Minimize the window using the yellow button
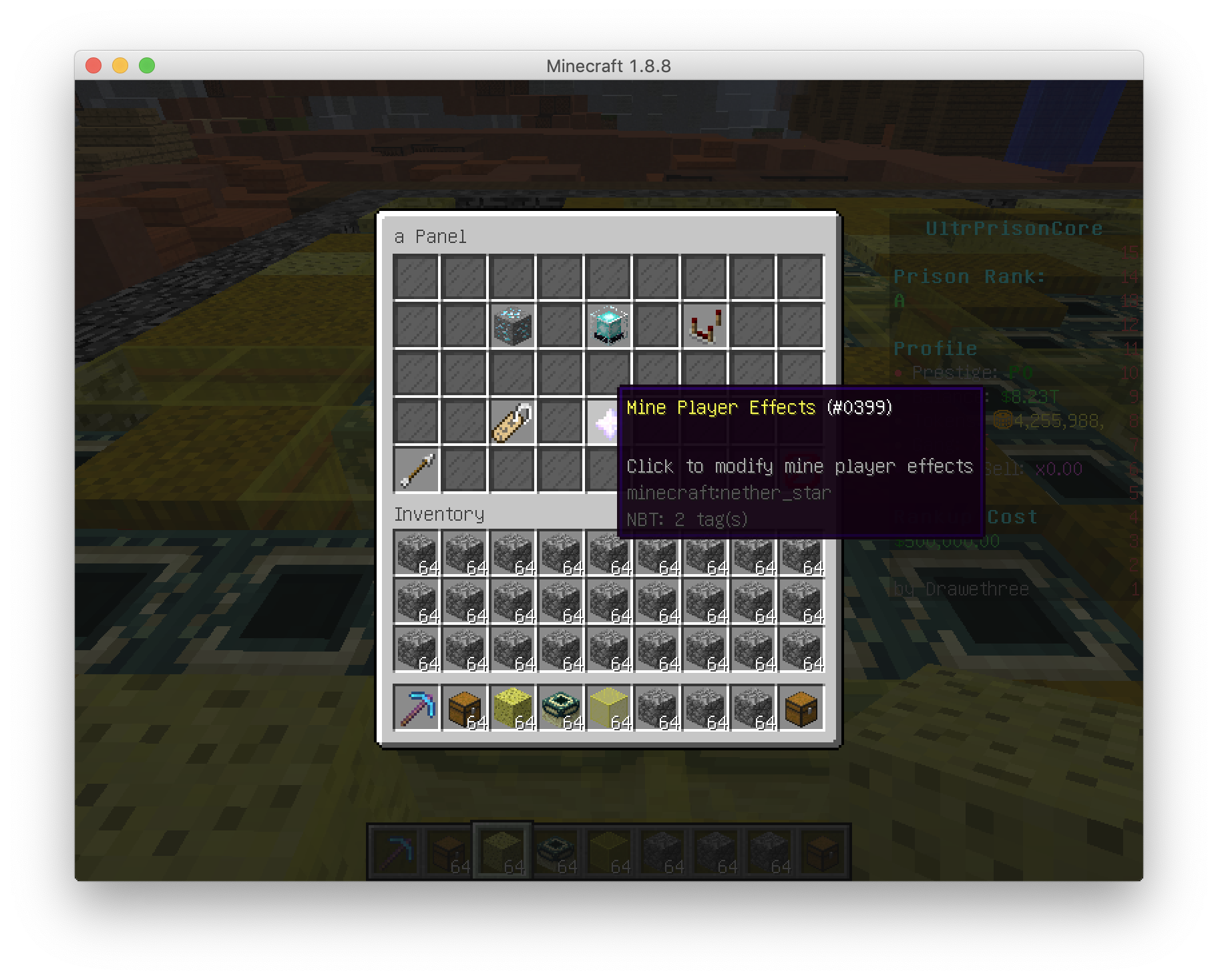 120,65
